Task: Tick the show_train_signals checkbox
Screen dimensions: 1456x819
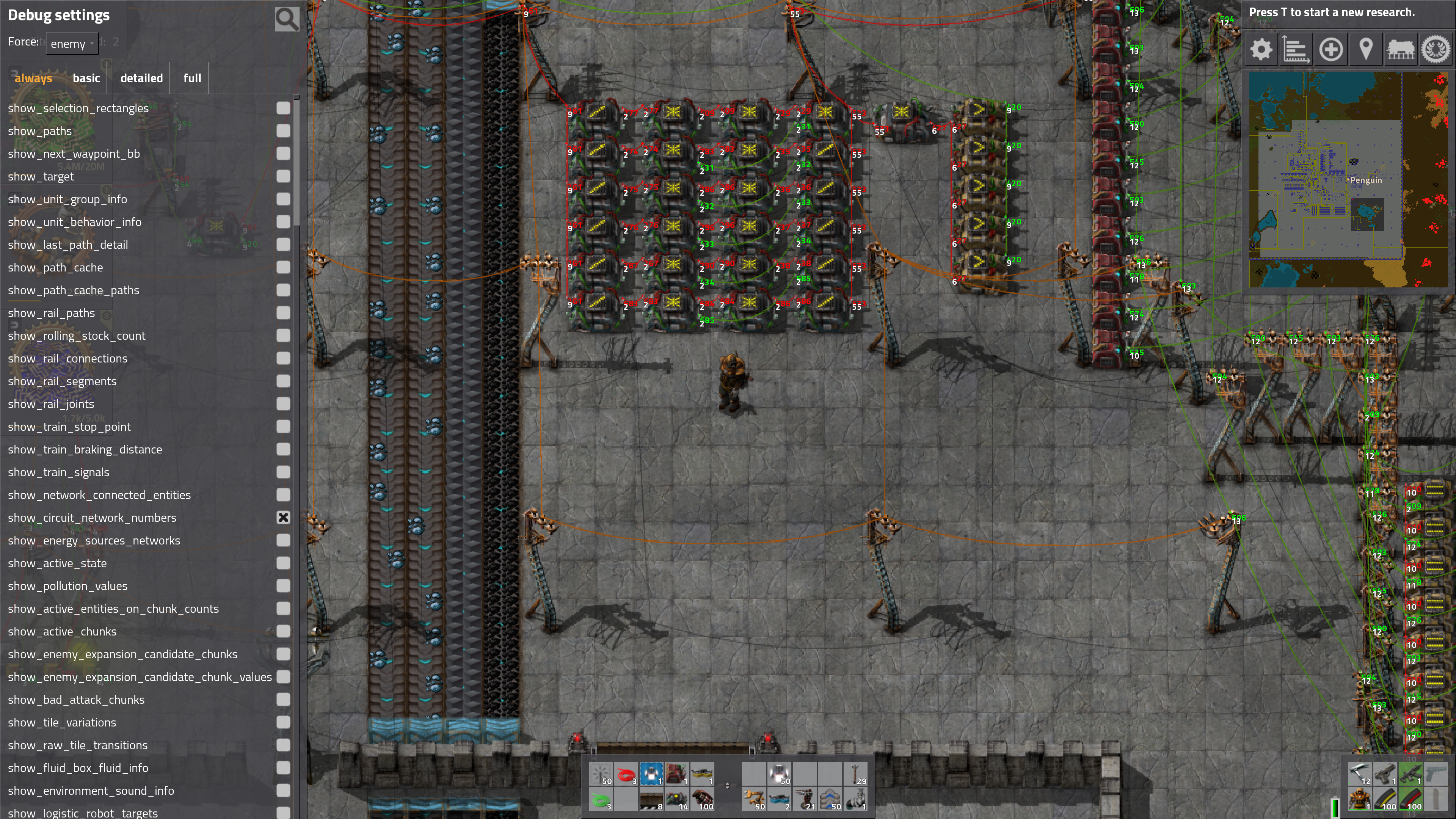Action: (x=283, y=472)
